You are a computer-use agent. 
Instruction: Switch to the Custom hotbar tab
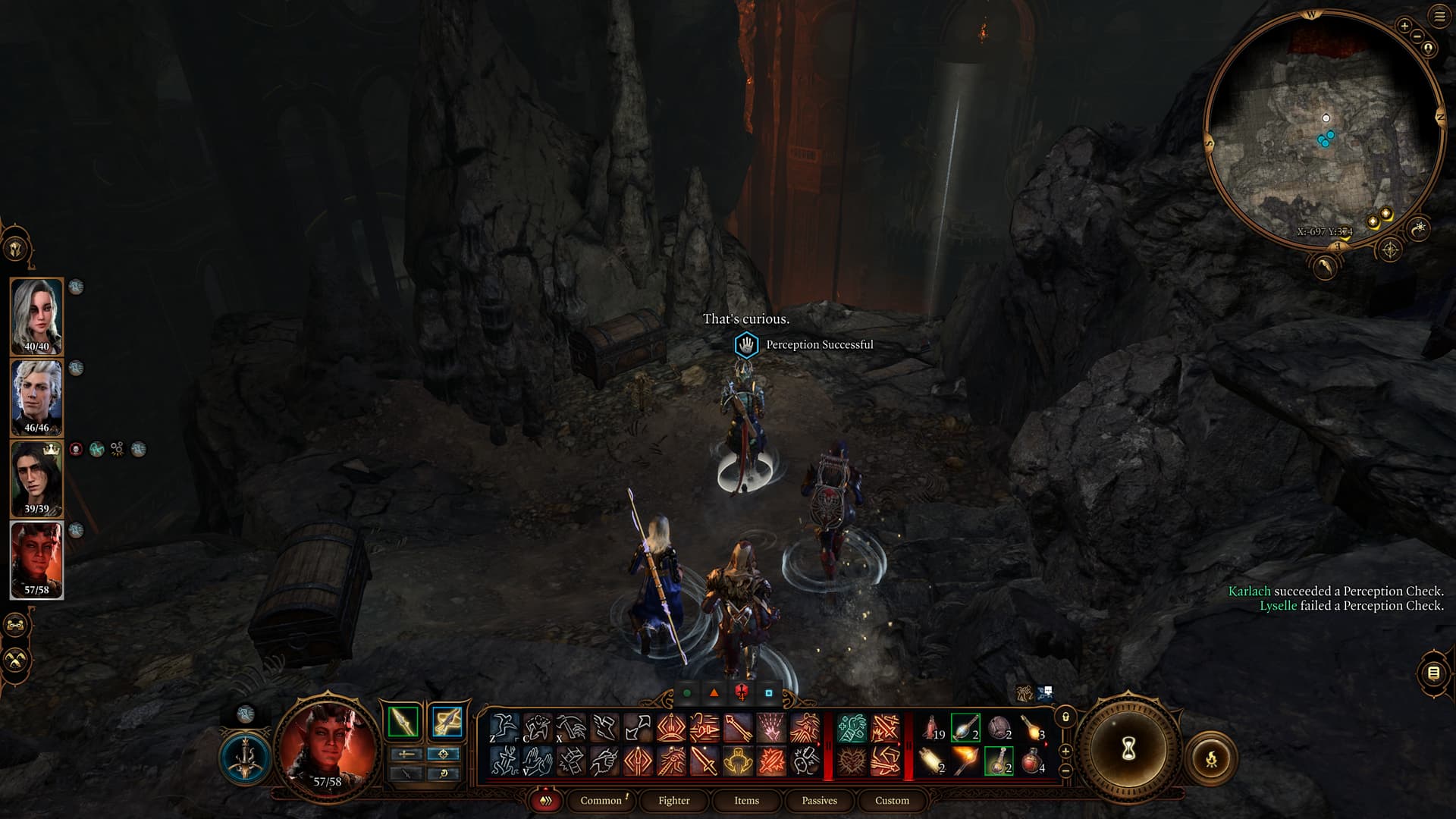pyautogui.click(x=892, y=800)
